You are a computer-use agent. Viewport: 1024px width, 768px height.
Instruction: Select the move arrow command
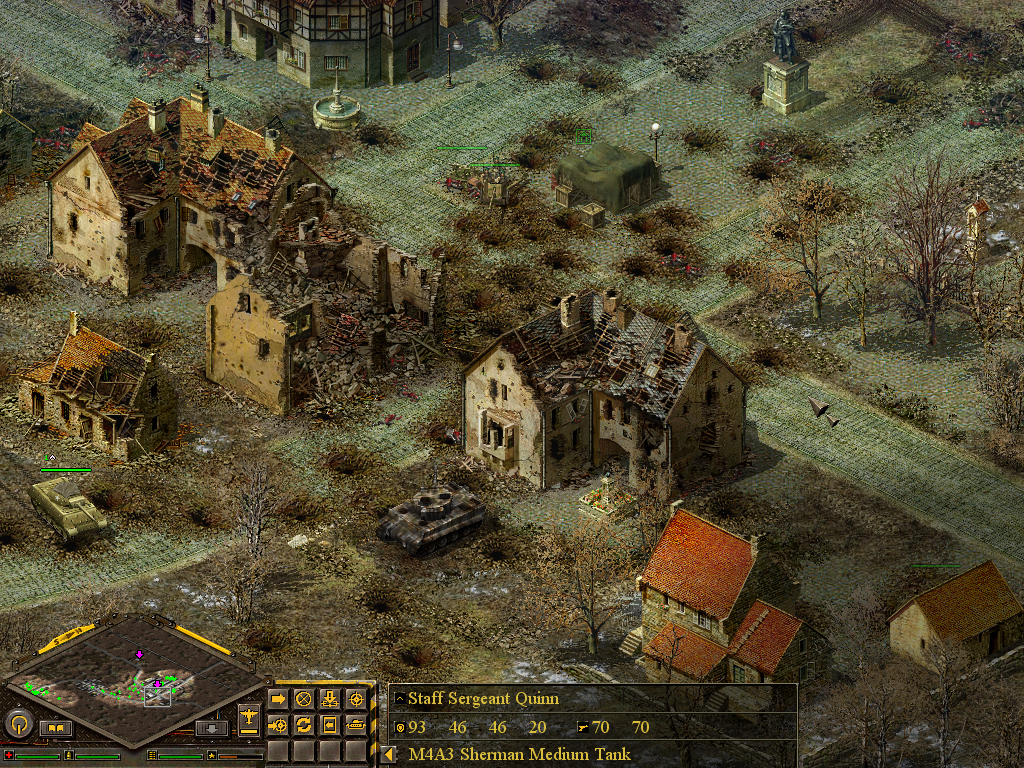(x=278, y=699)
